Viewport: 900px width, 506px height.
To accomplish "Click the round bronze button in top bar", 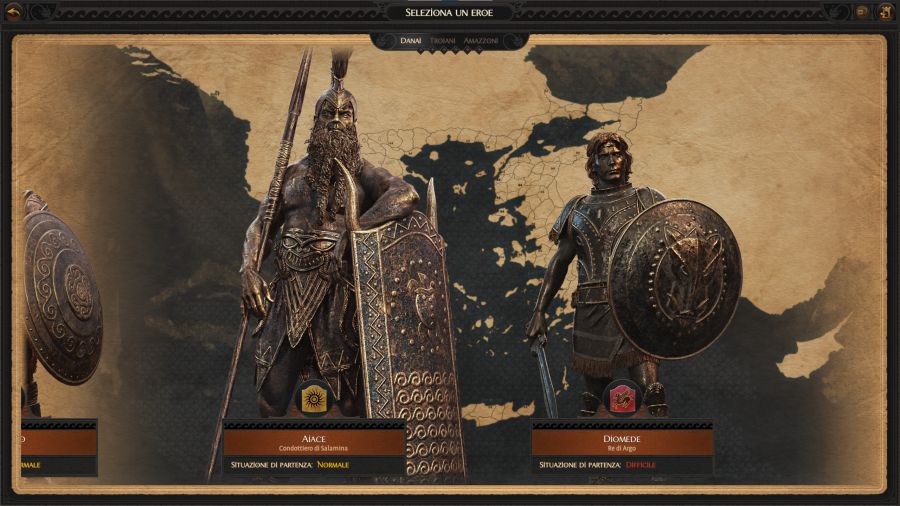I will pos(862,13).
